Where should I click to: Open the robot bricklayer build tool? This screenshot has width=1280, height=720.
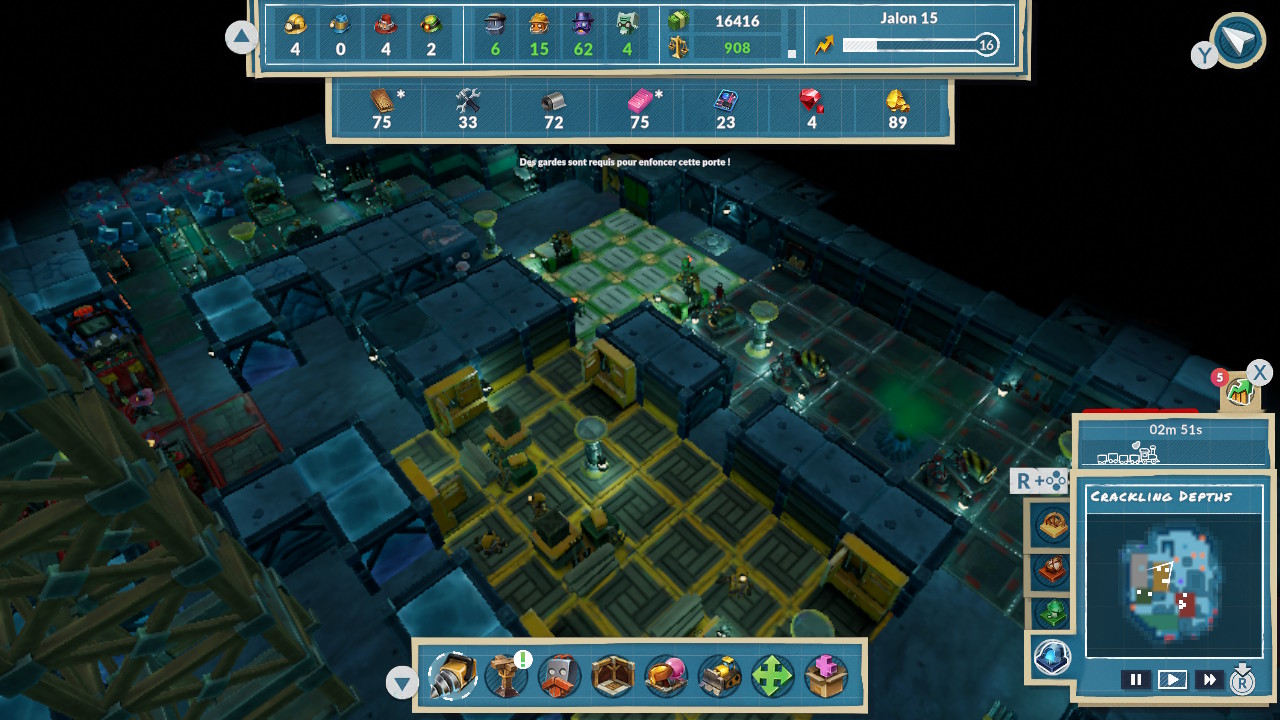click(x=559, y=676)
